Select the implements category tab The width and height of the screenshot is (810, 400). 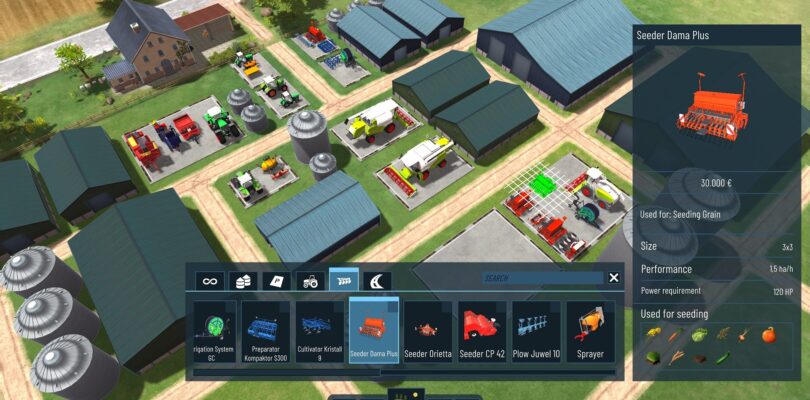pos(344,280)
